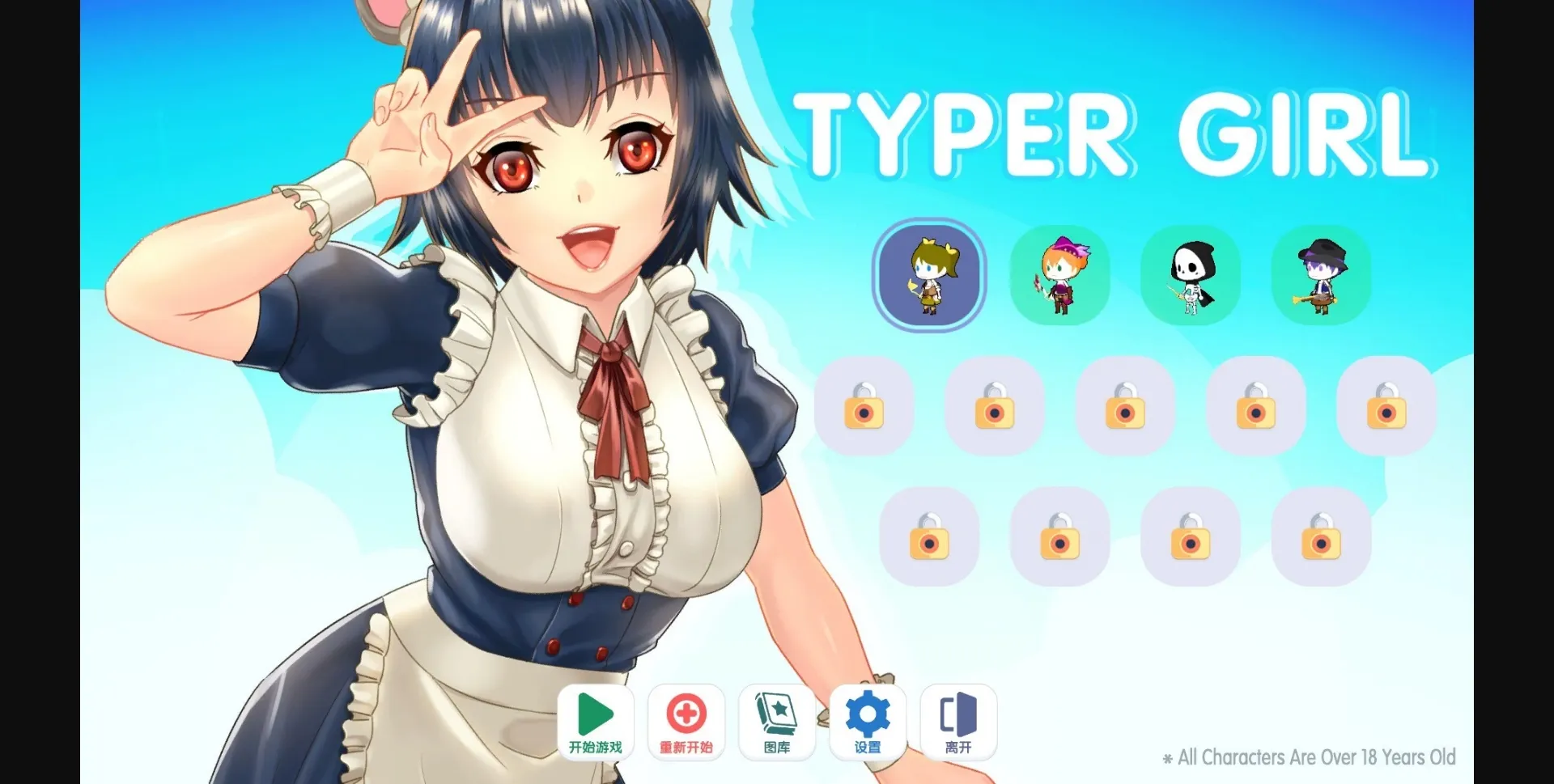
Task: Select the purple wizard riding a broom
Action: pyautogui.click(x=1320, y=275)
